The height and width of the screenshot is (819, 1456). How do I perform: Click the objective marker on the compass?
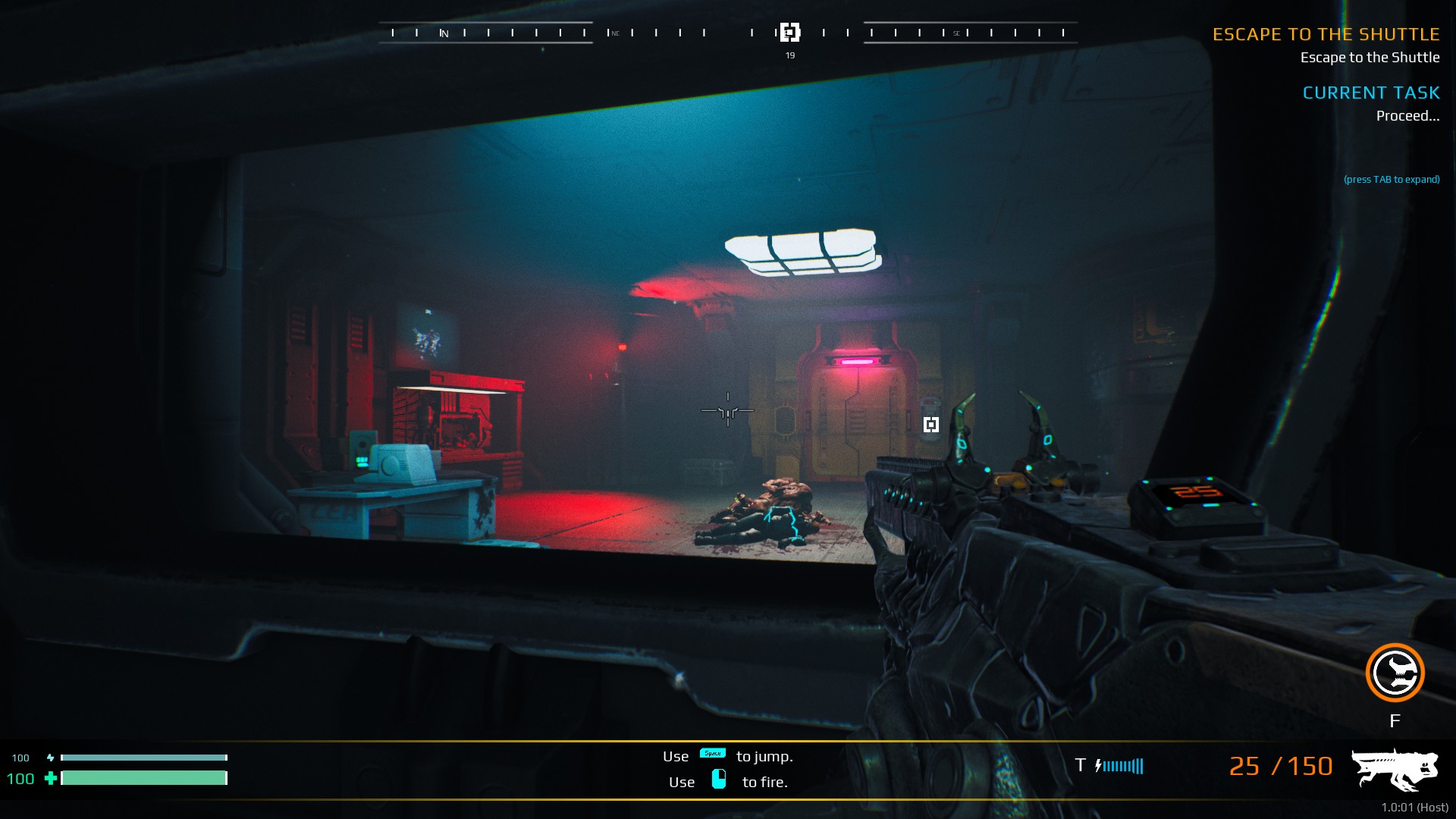789,33
